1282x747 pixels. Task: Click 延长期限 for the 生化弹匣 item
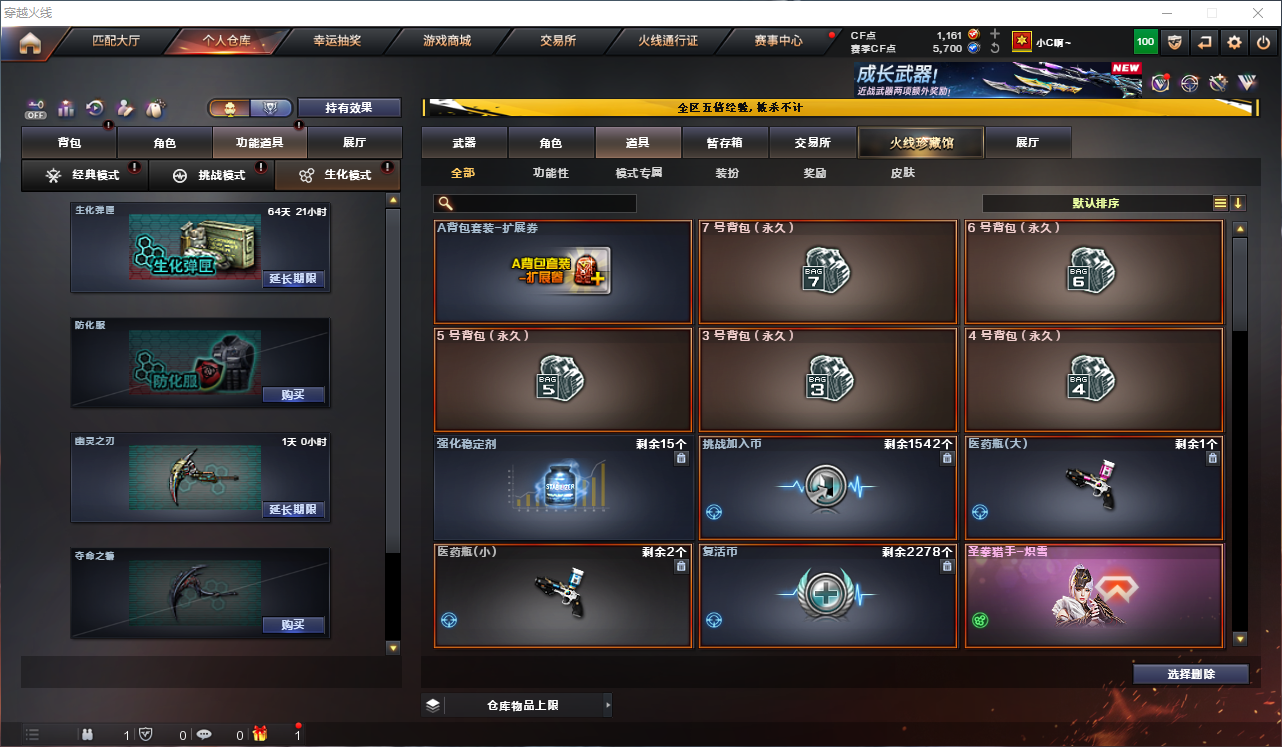click(295, 281)
